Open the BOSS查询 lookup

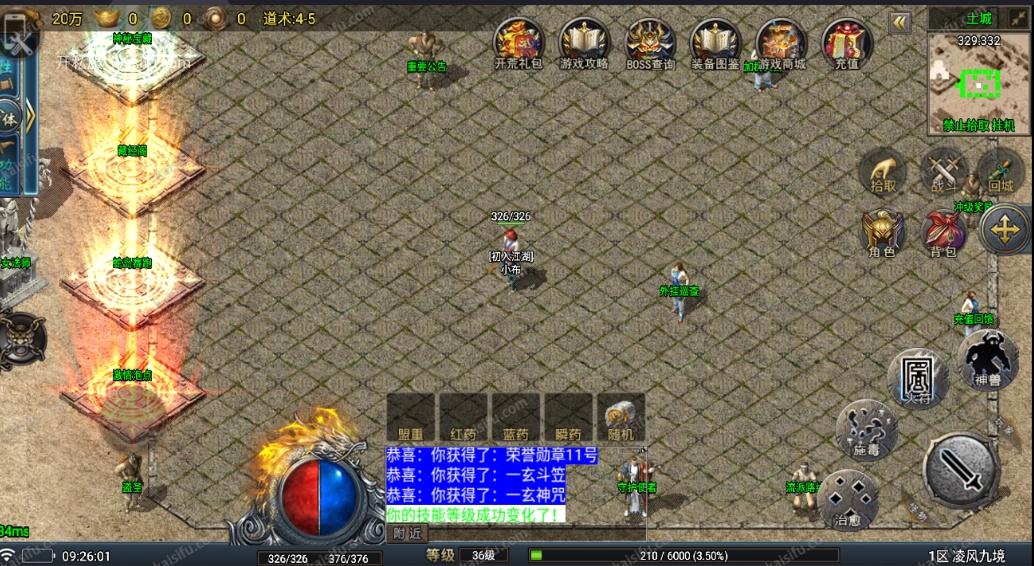[x=650, y=42]
